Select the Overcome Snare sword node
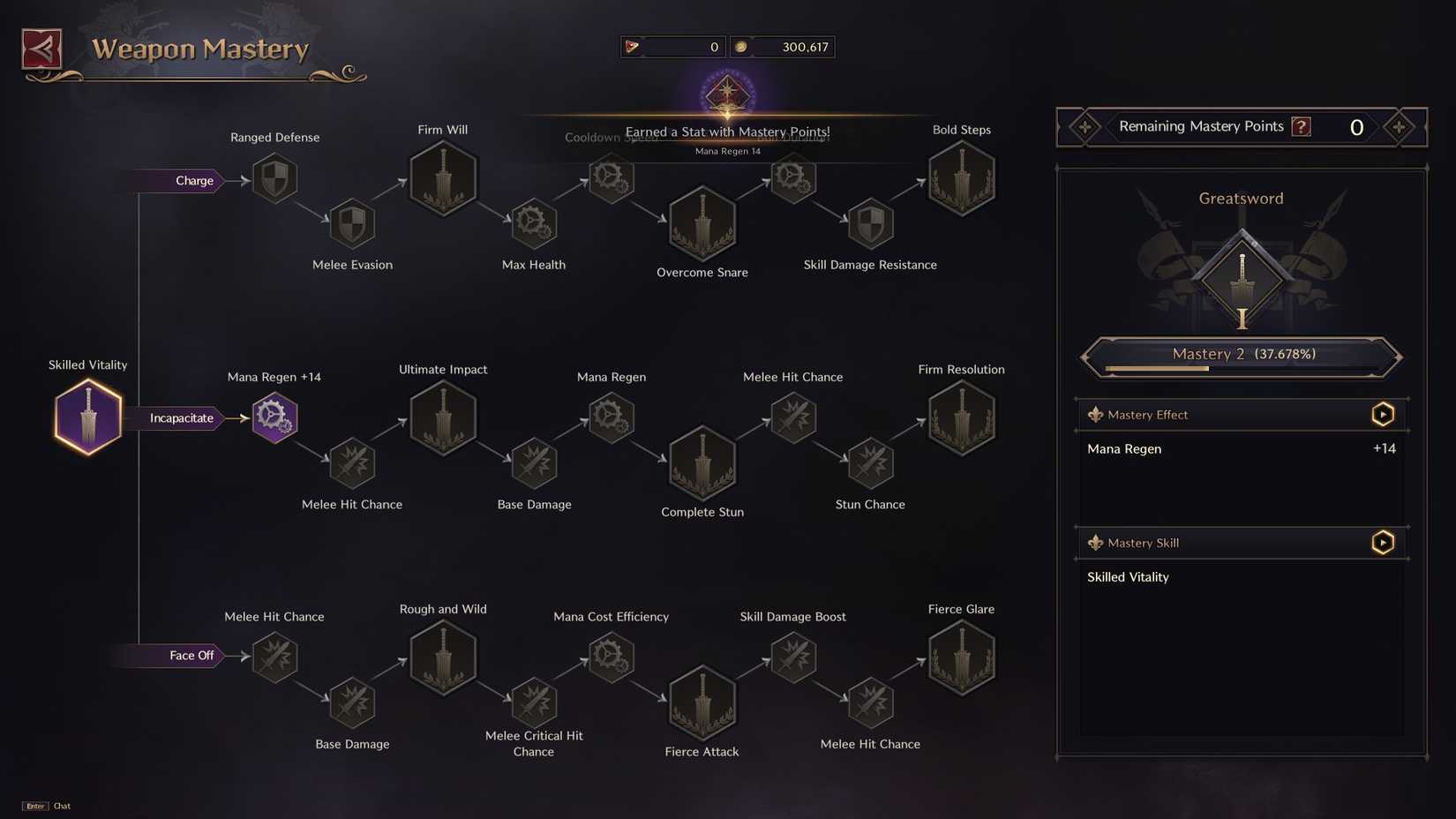Image resolution: width=1456 pixels, height=819 pixels. point(702,223)
